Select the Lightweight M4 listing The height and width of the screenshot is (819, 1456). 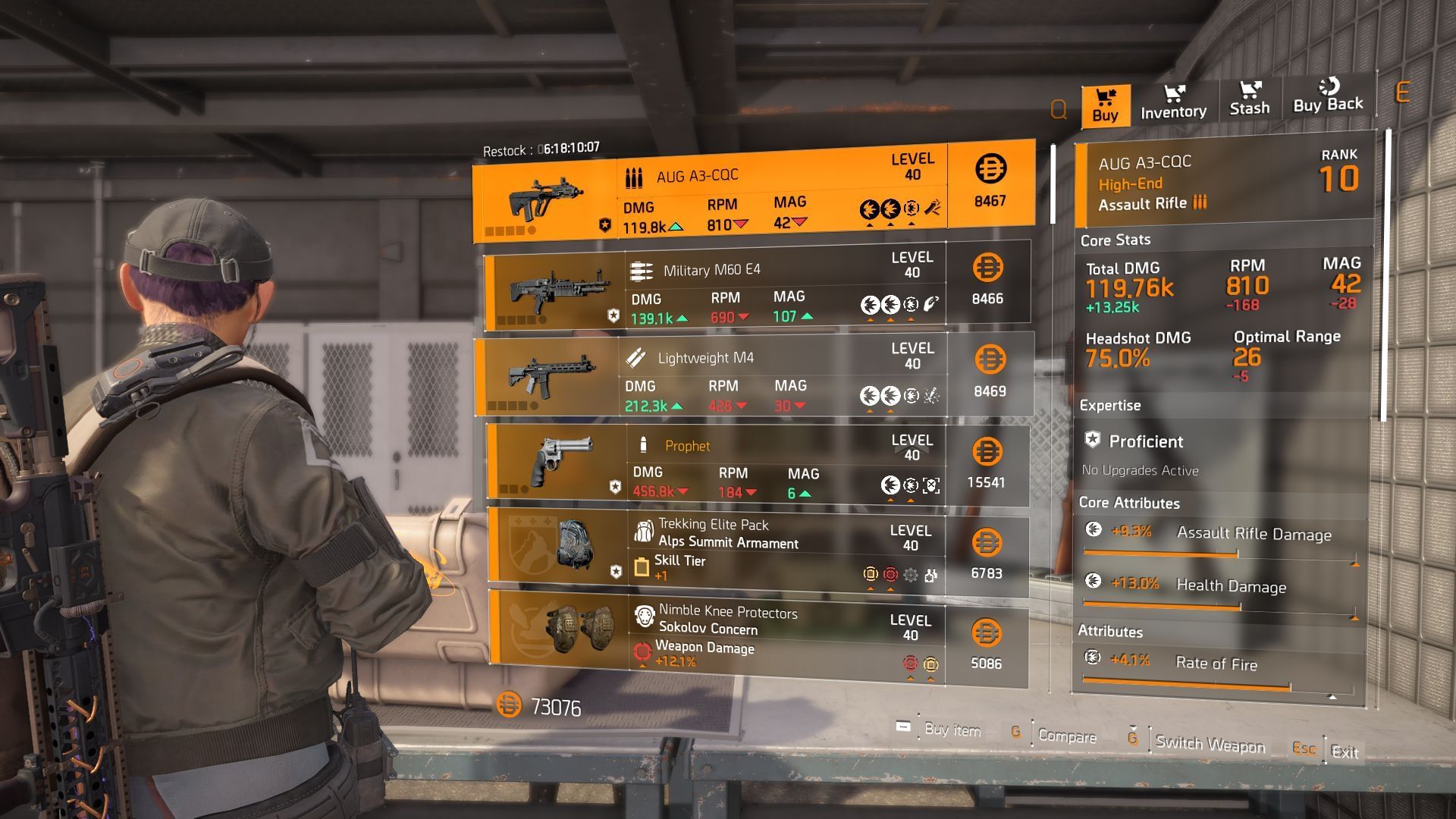[x=754, y=376]
